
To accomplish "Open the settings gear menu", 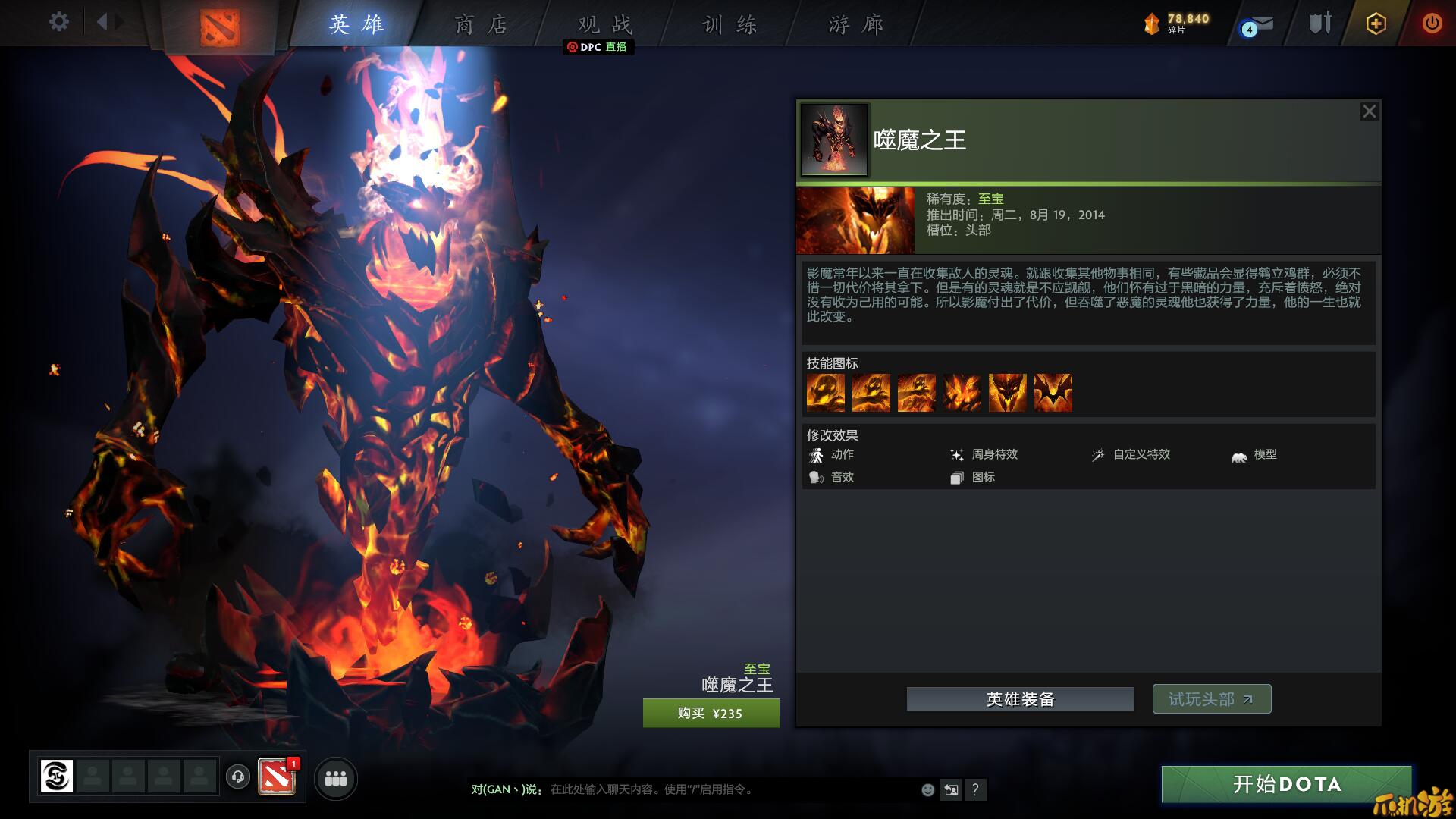I will tap(58, 22).
